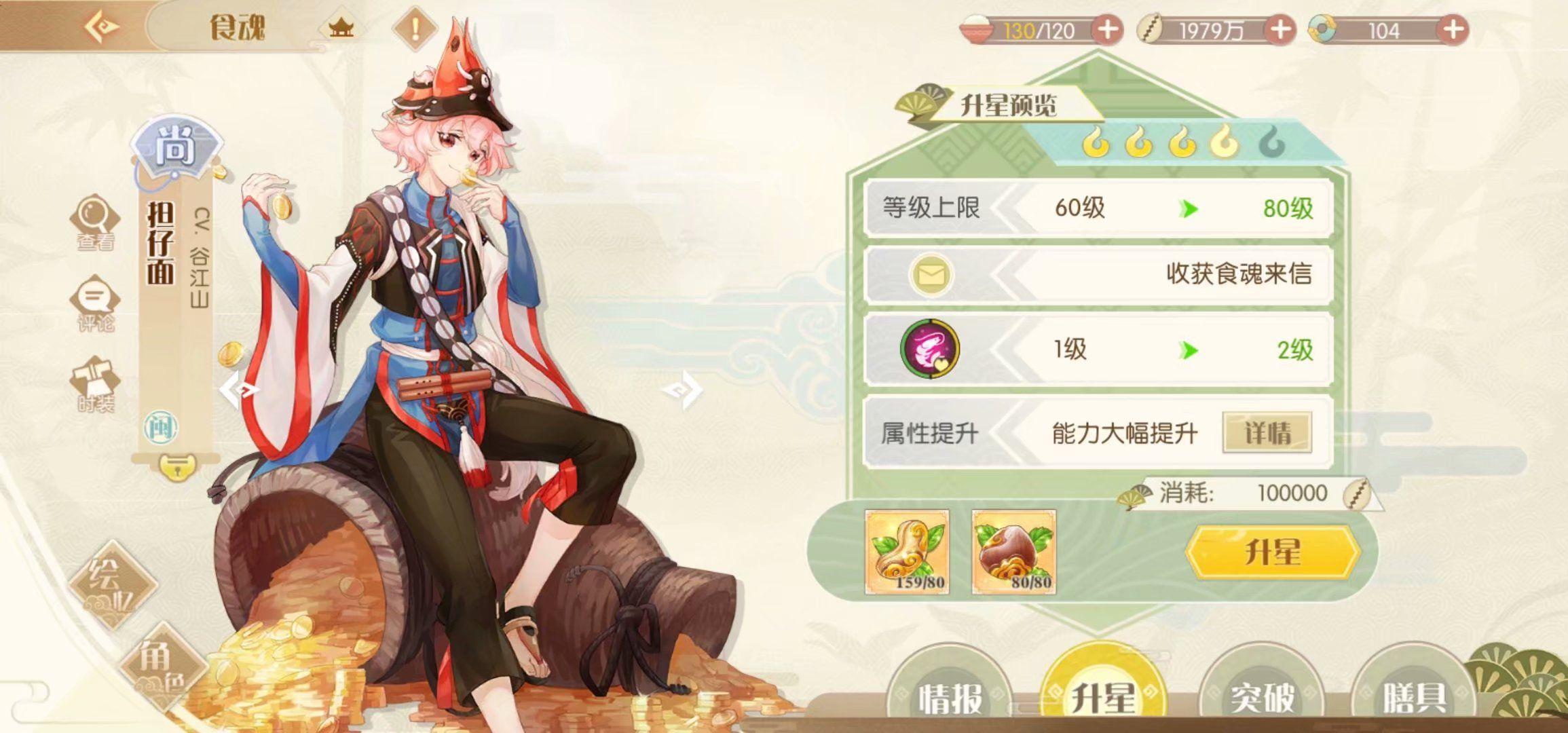
Task: Tap the exclamation mark info icon
Action: click(x=415, y=29)
